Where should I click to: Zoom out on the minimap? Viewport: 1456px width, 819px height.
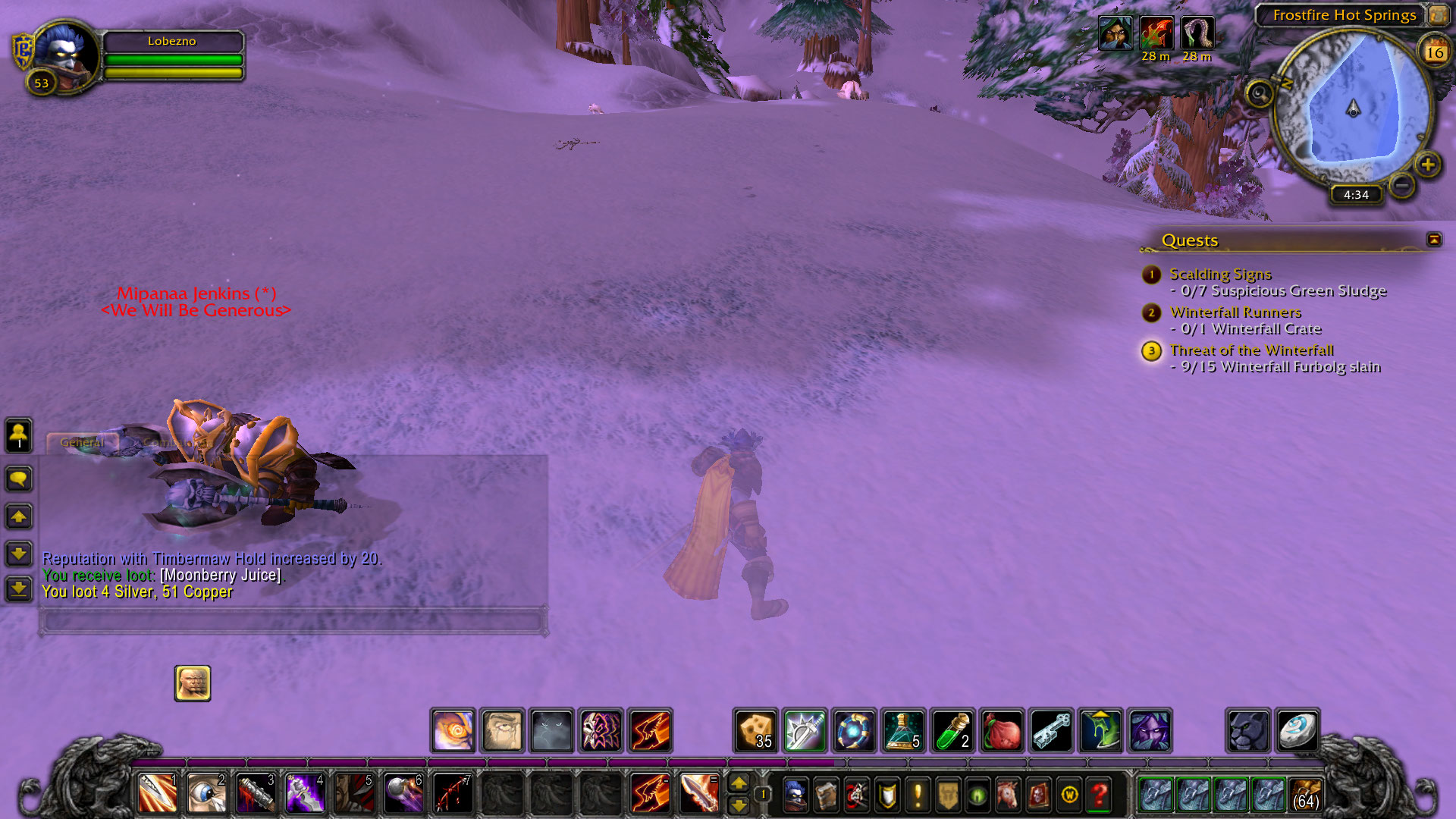tap(1402, 185)
